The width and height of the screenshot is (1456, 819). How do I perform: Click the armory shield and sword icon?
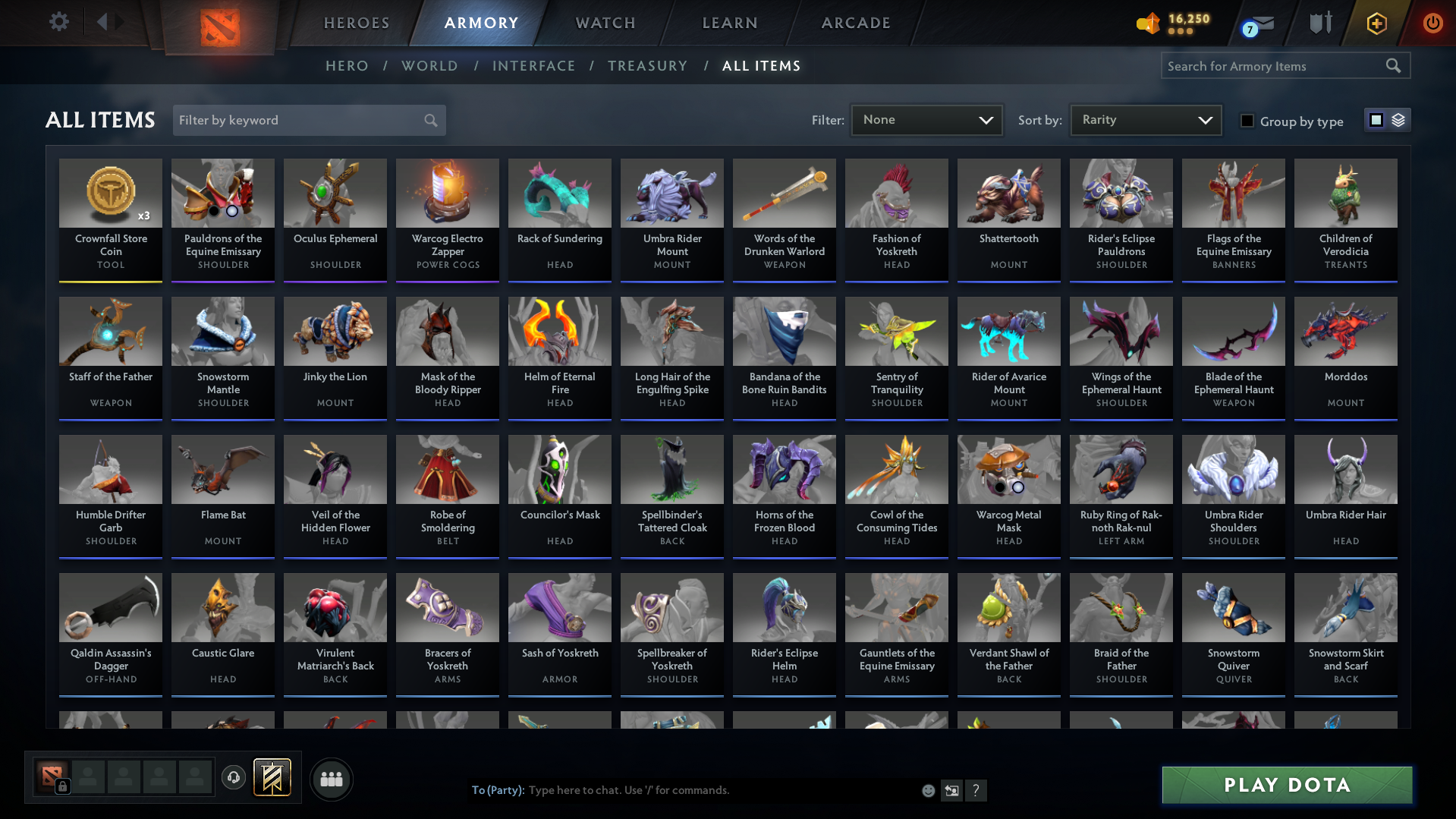[1319, 23]
